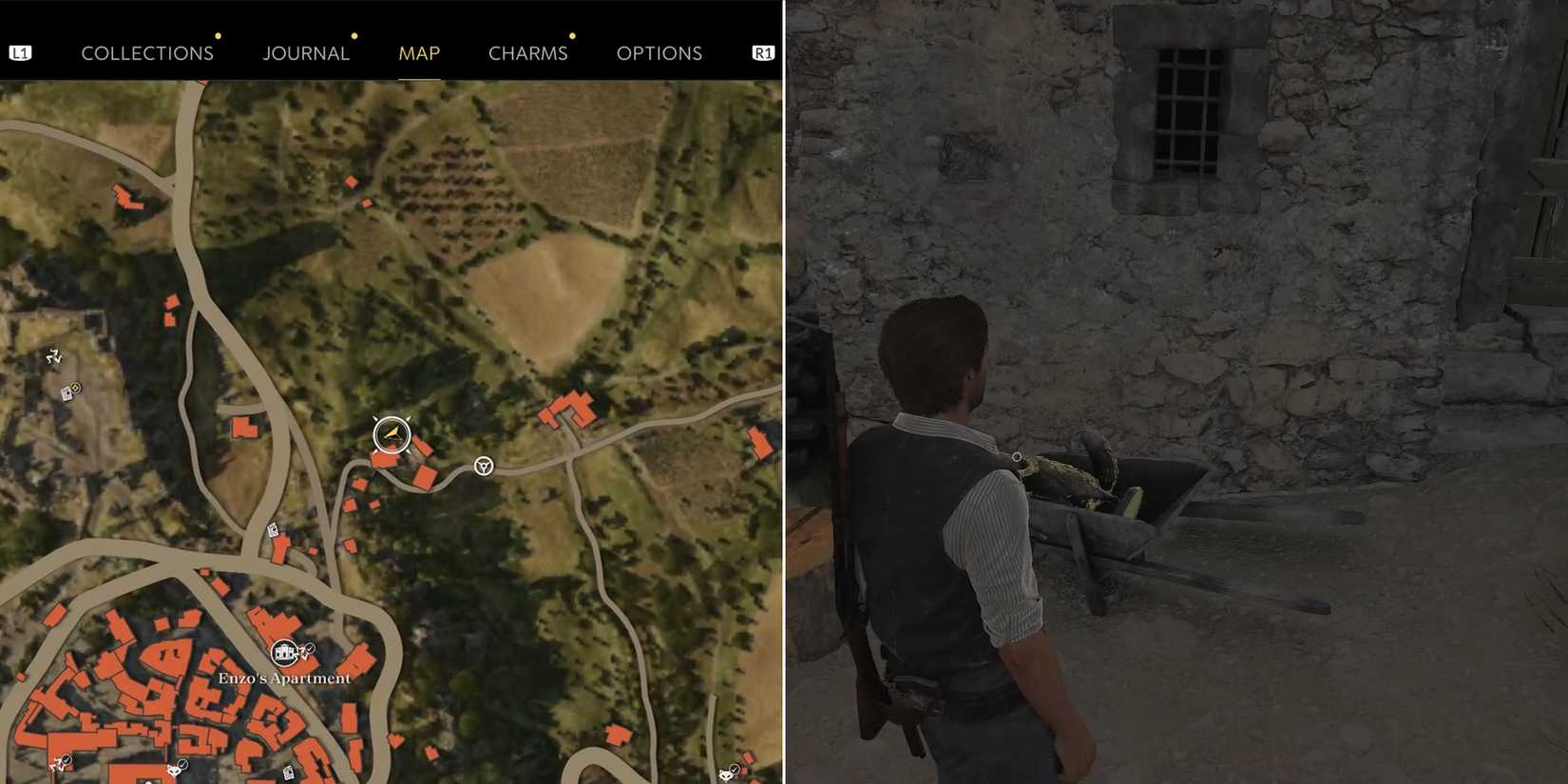Click the checkmark on the bottom-right fox marker
1568x784 pixels.
coord(734,768)
